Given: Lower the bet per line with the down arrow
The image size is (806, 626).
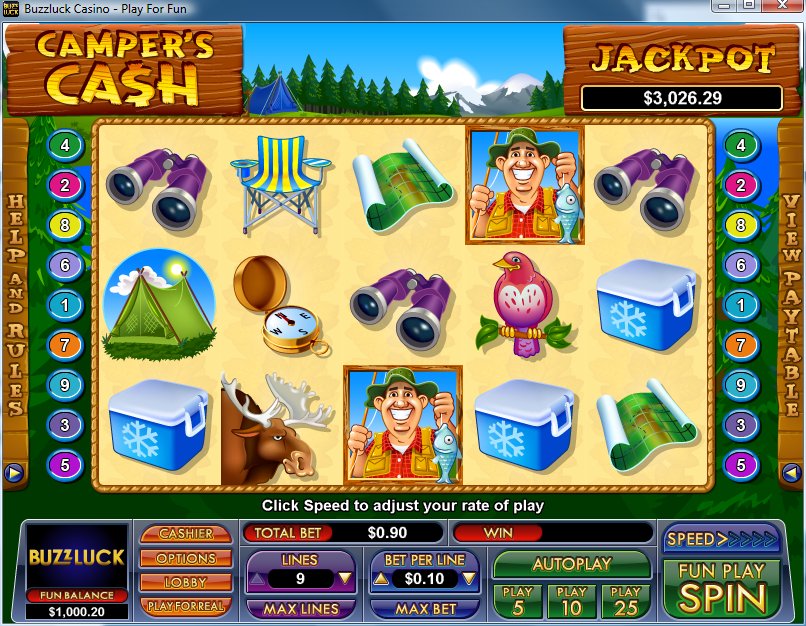Looking at the screenshot, I should 469,578.
